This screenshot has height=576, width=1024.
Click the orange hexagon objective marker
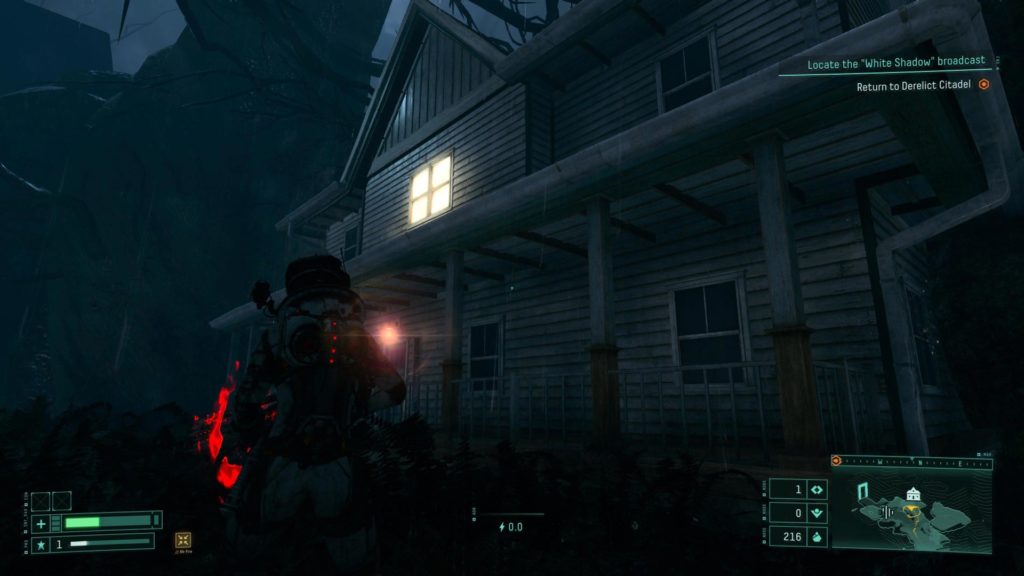tap(984, 86)
